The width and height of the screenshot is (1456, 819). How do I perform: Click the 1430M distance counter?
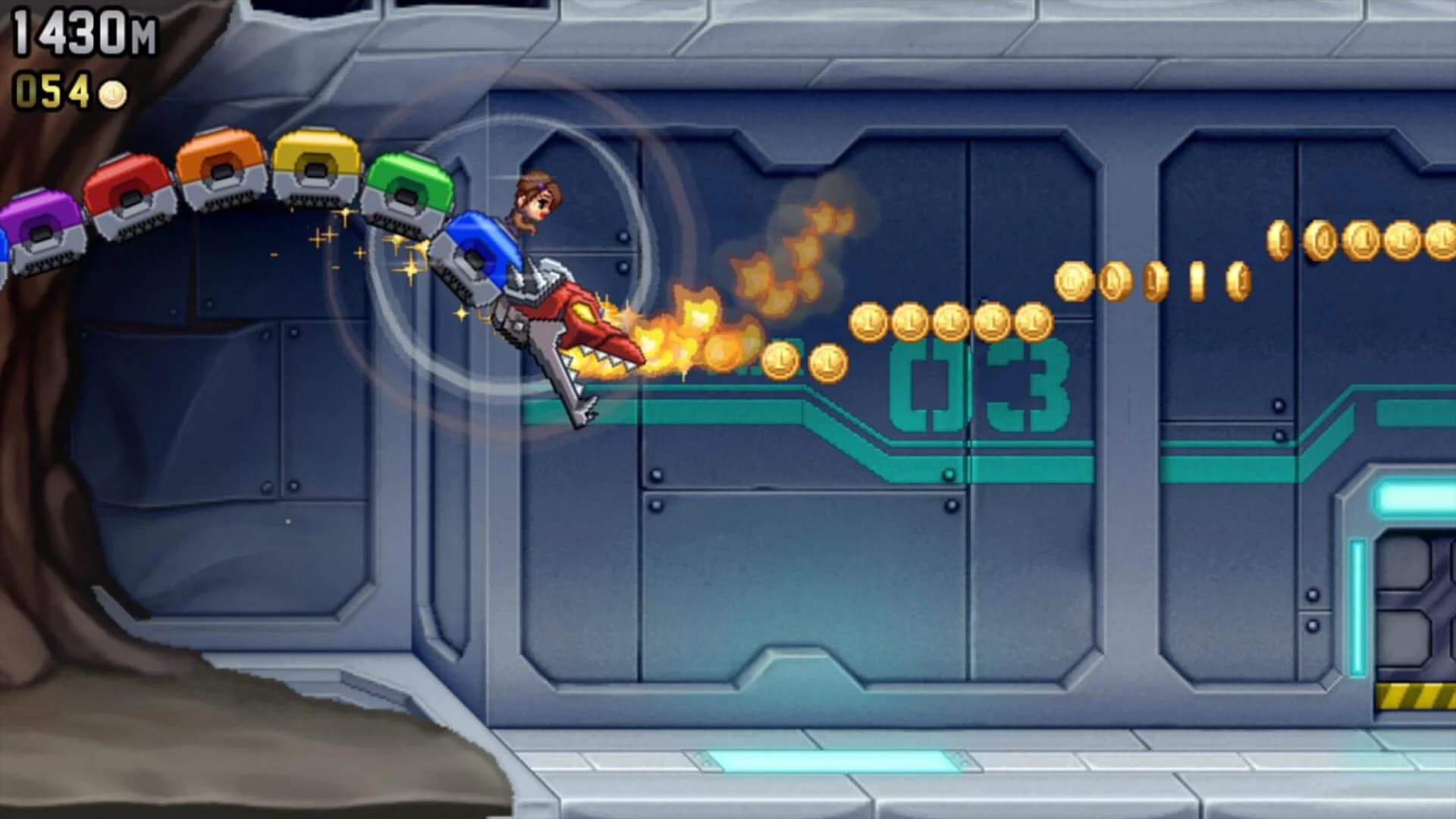tap(83, 30)
